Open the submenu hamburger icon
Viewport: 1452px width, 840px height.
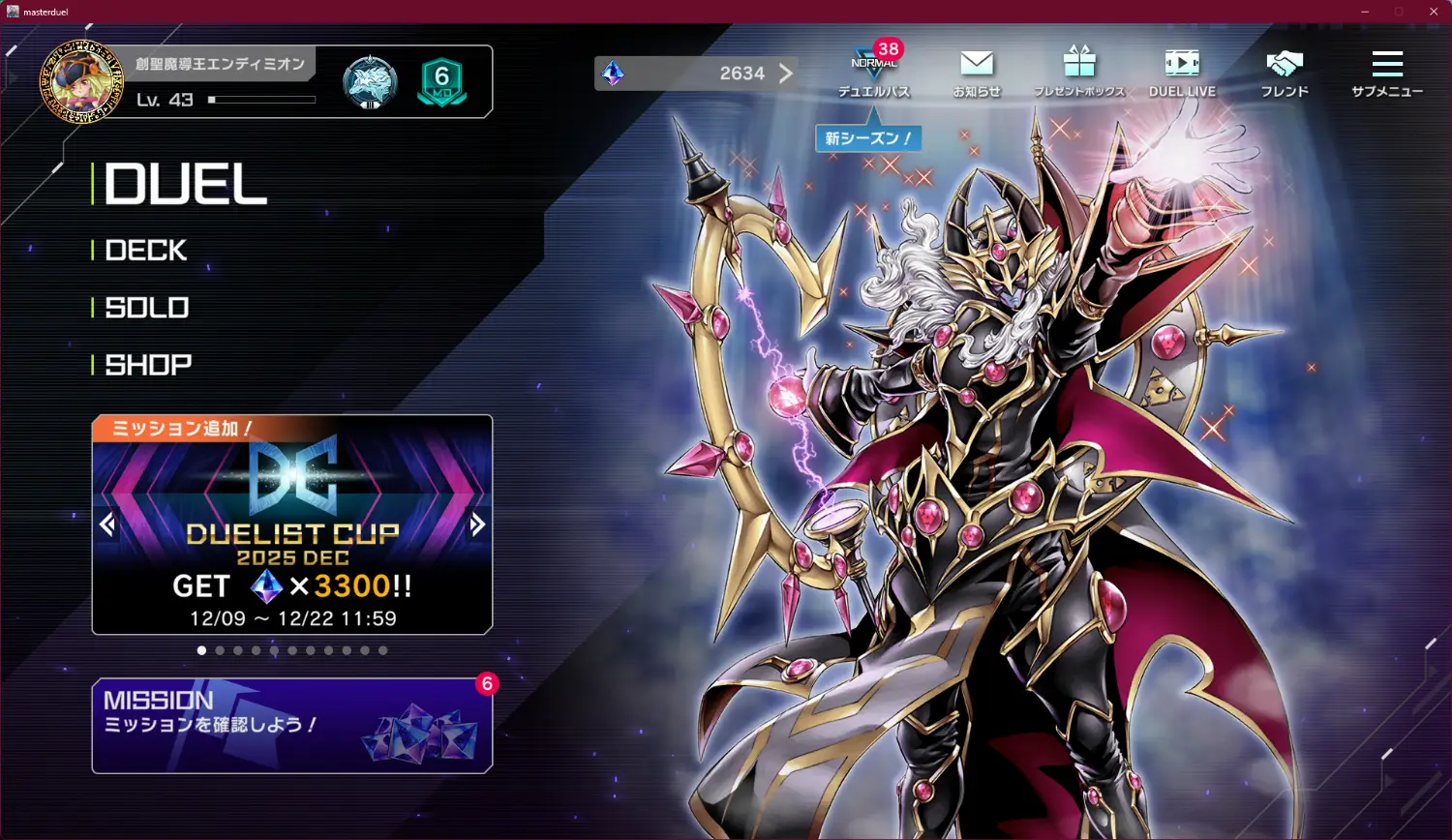click(1387, 70)
